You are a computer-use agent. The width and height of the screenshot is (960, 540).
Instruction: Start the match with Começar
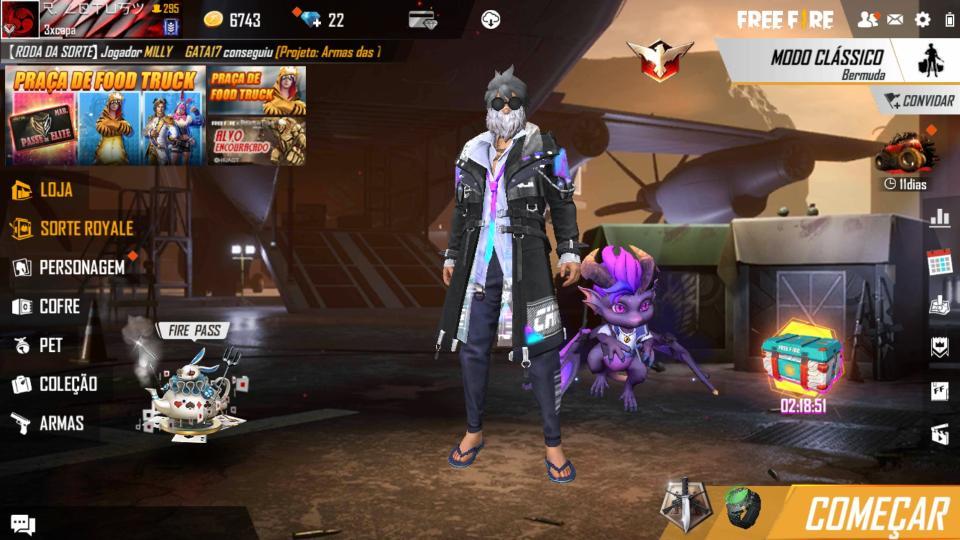(x=876, y=513)
